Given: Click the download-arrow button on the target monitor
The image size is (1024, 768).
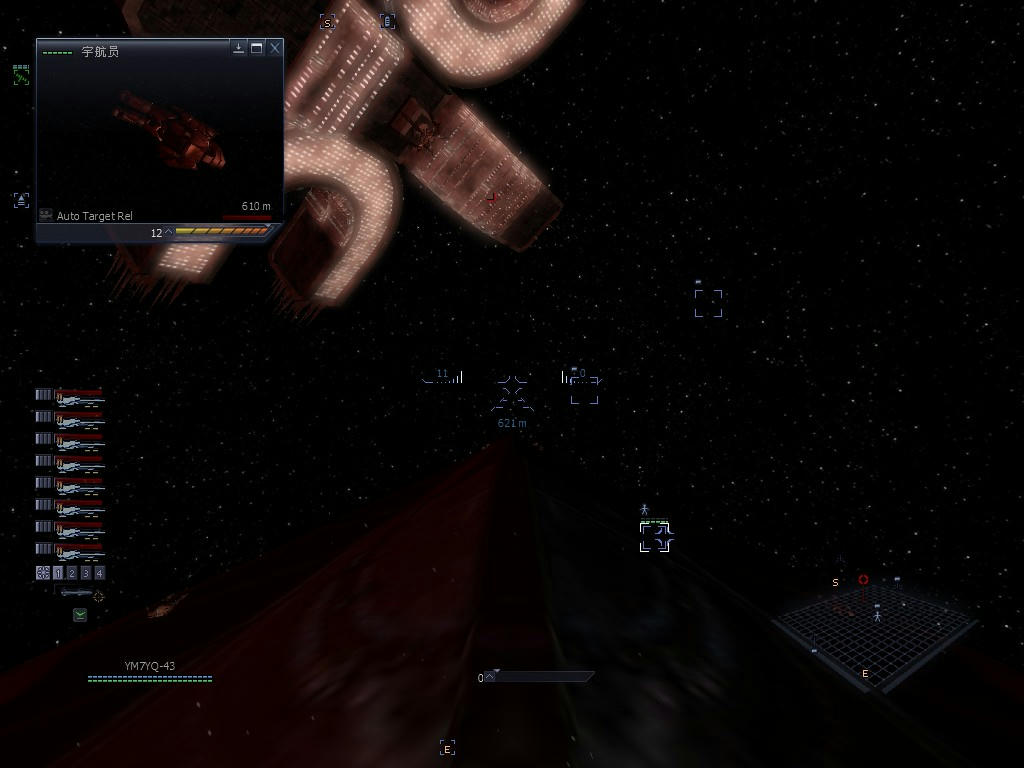Looking at the screenshot, I should (x=239, y=48).
